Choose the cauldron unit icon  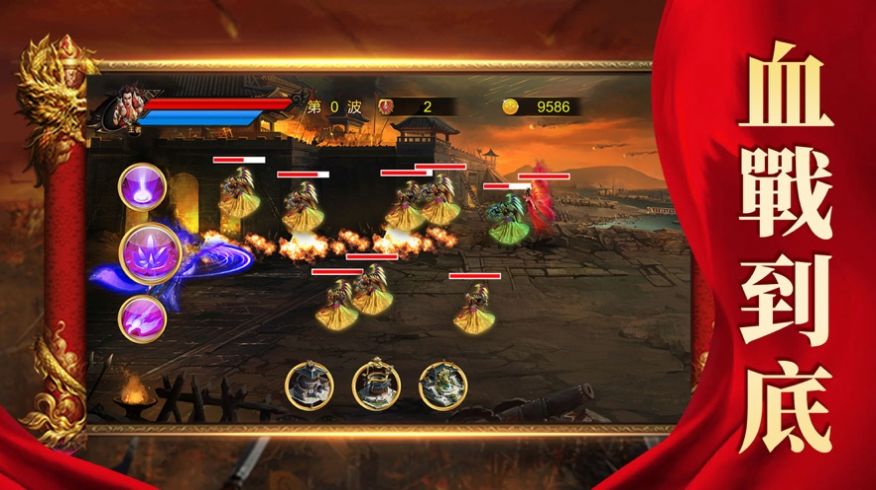pyautogui.click(x=375, y=385)
